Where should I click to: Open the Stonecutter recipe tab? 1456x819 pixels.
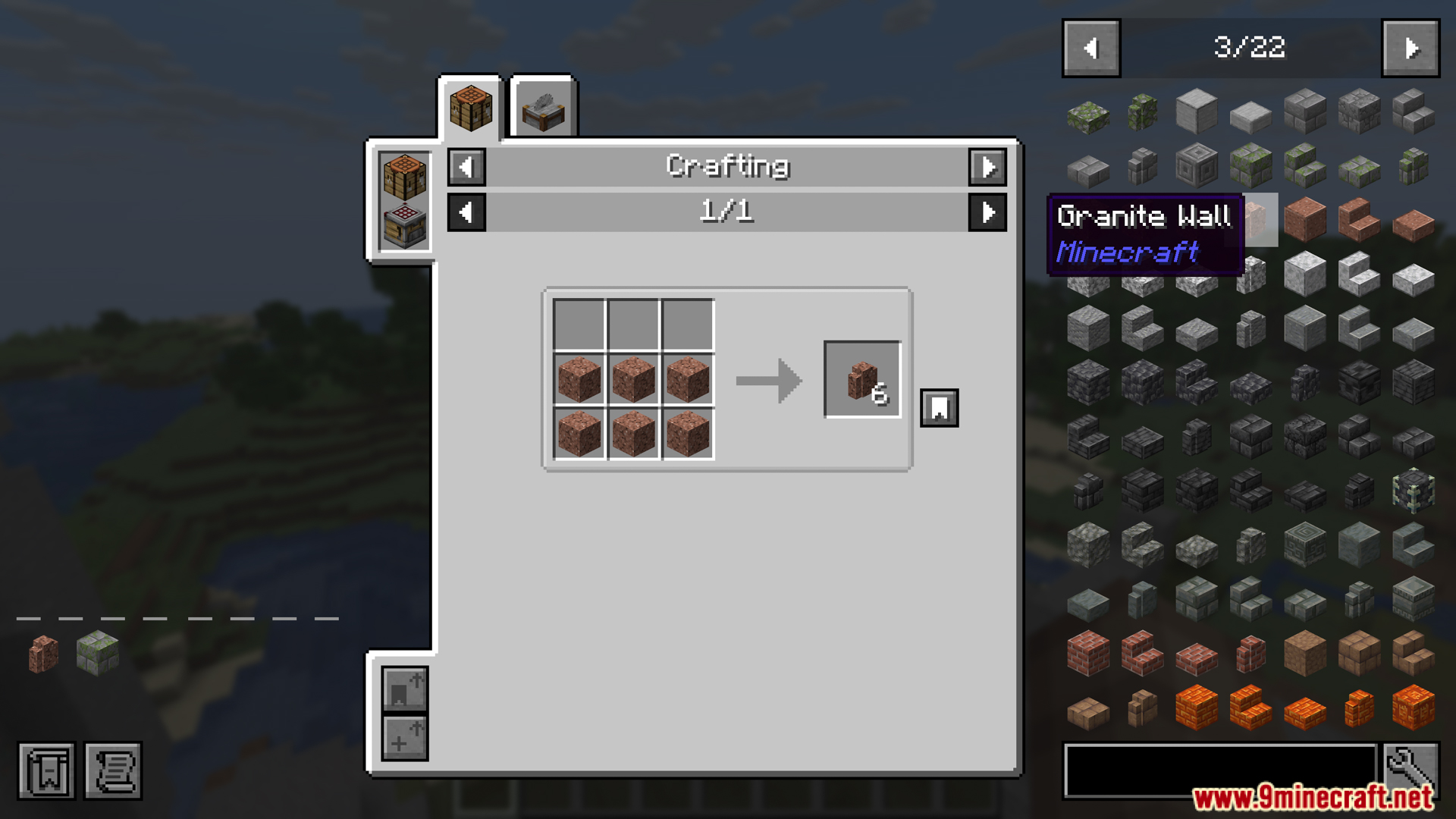point(541,106)
